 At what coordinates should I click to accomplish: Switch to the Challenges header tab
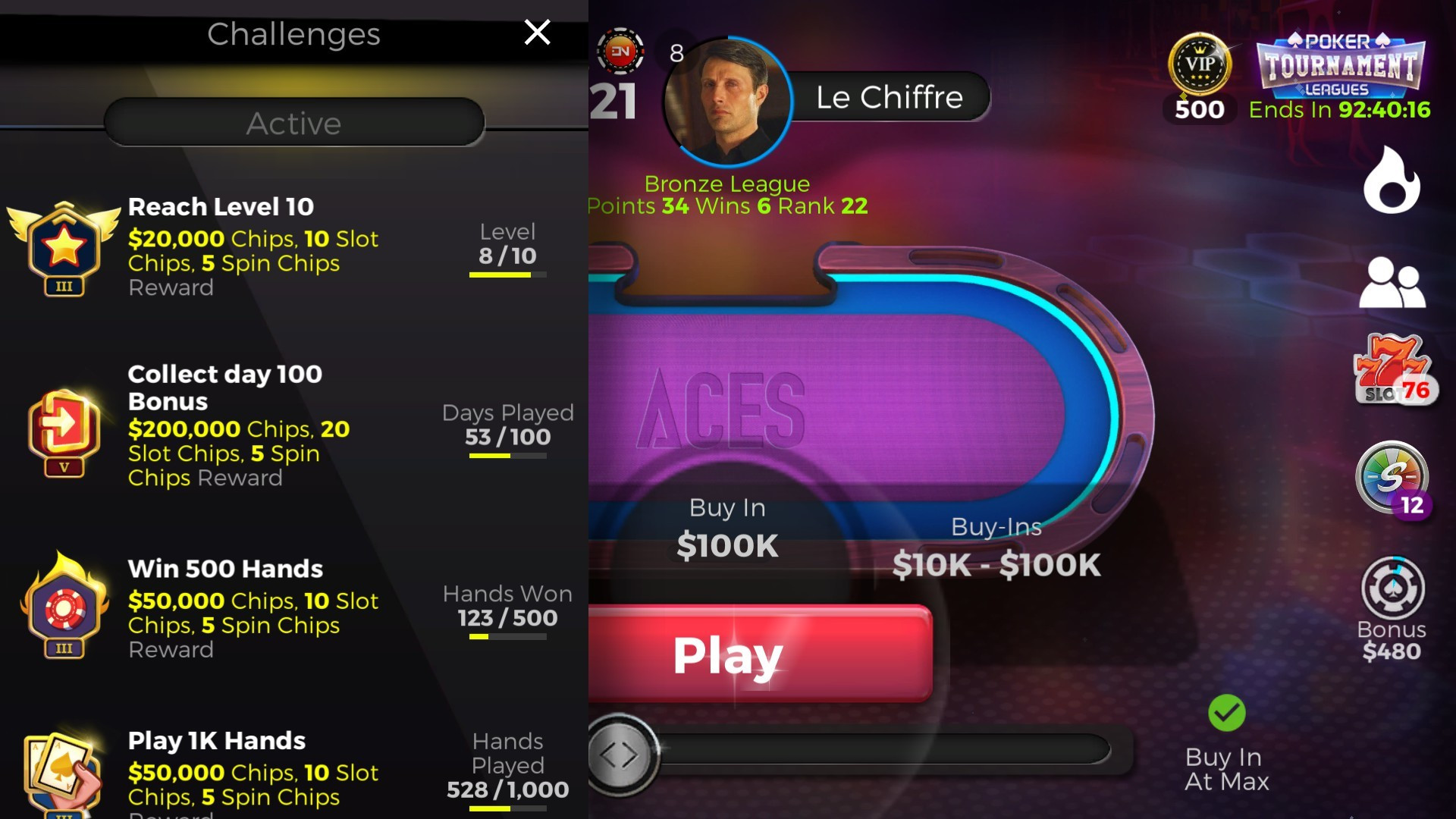[293, 34]
